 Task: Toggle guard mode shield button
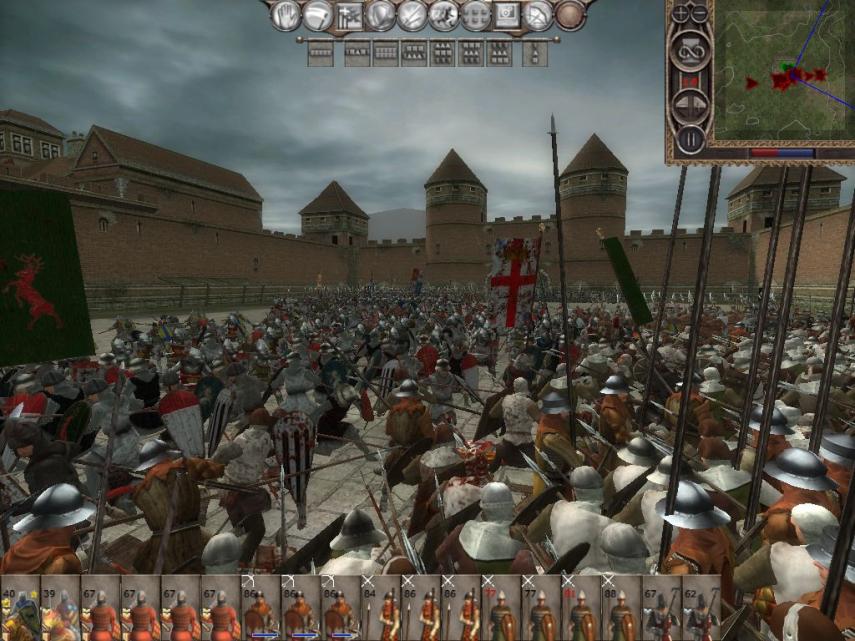pos(379,15)
